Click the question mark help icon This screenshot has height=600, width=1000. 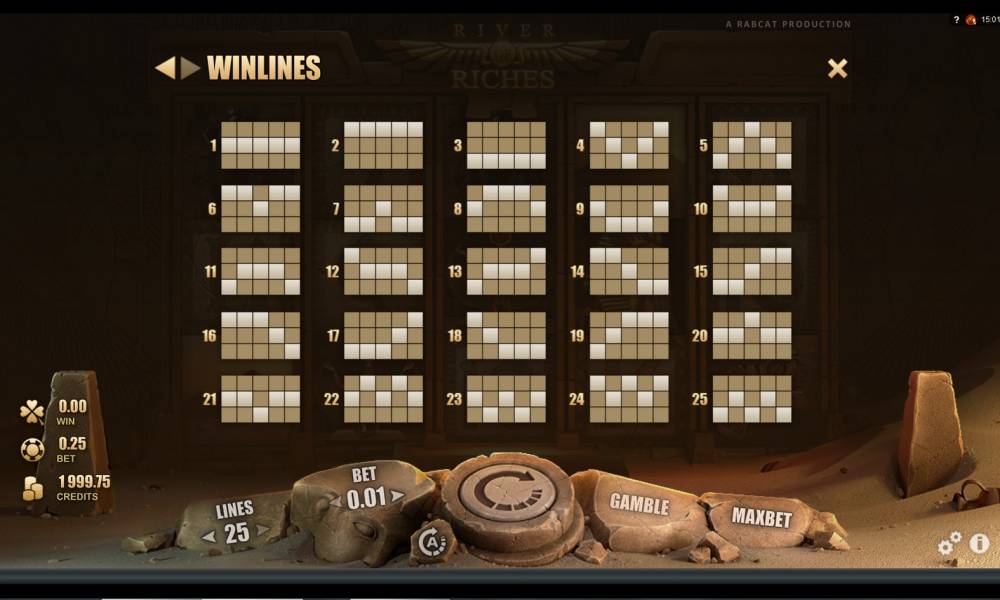(955, 20)
